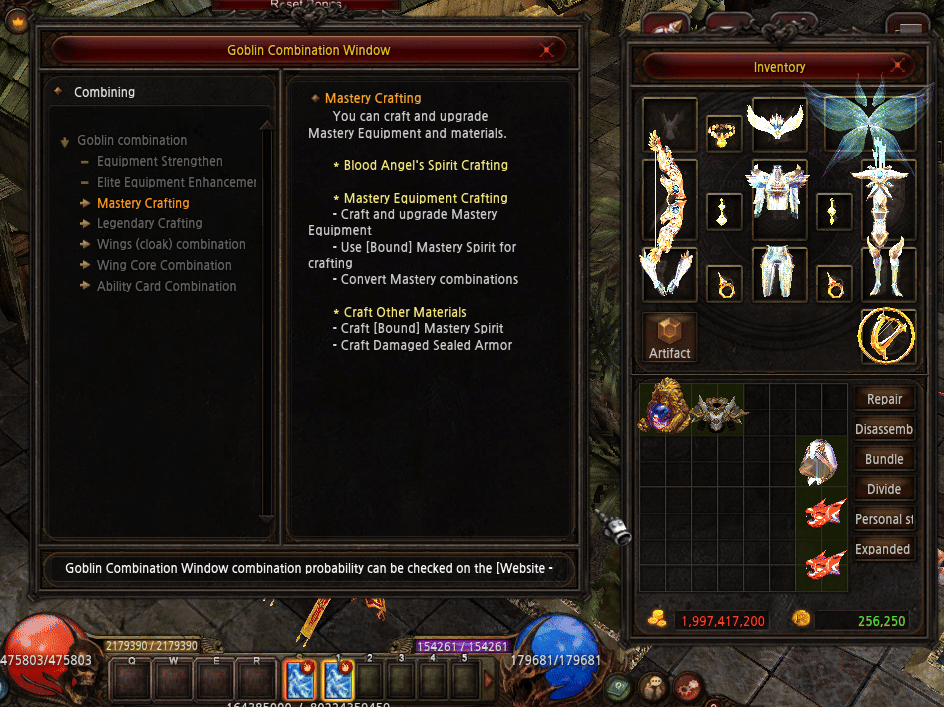
Task: Choose Ability Card Combination
Action: pyautogui.click(x=166, y=286)
